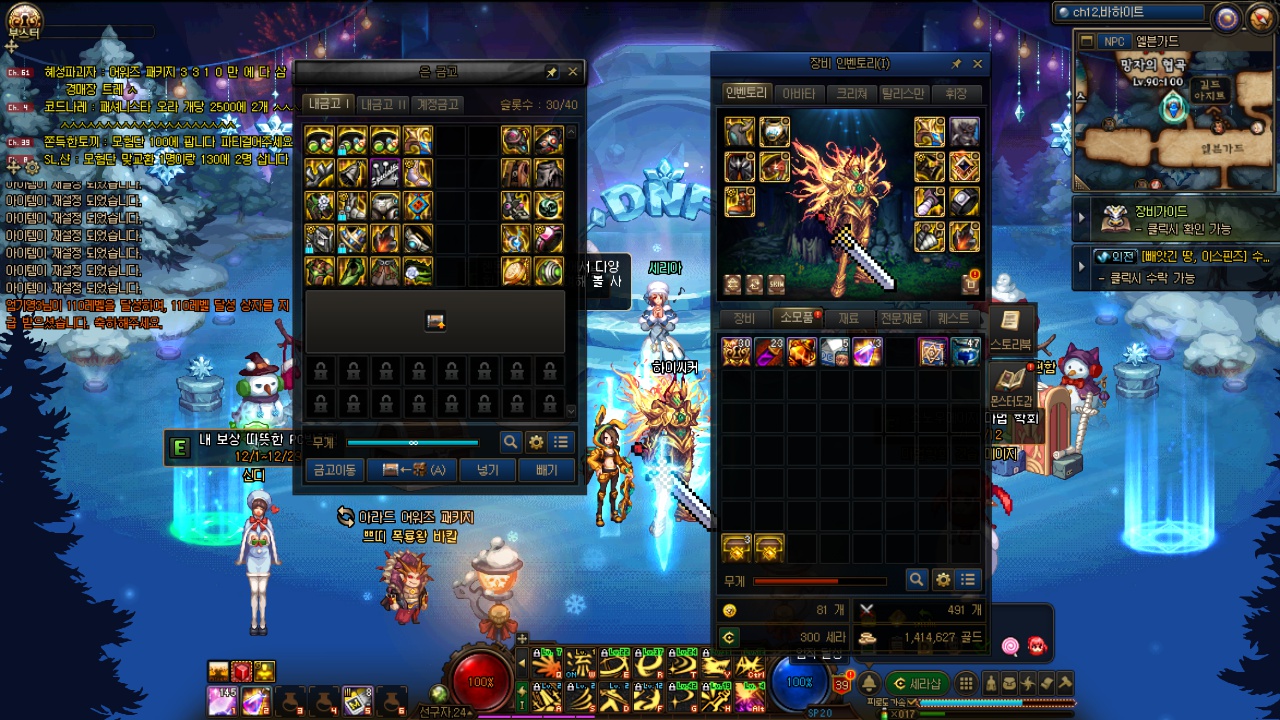
Task: Close the vault (금고) window
Action: pyautogui.click(x=573, y=72)
